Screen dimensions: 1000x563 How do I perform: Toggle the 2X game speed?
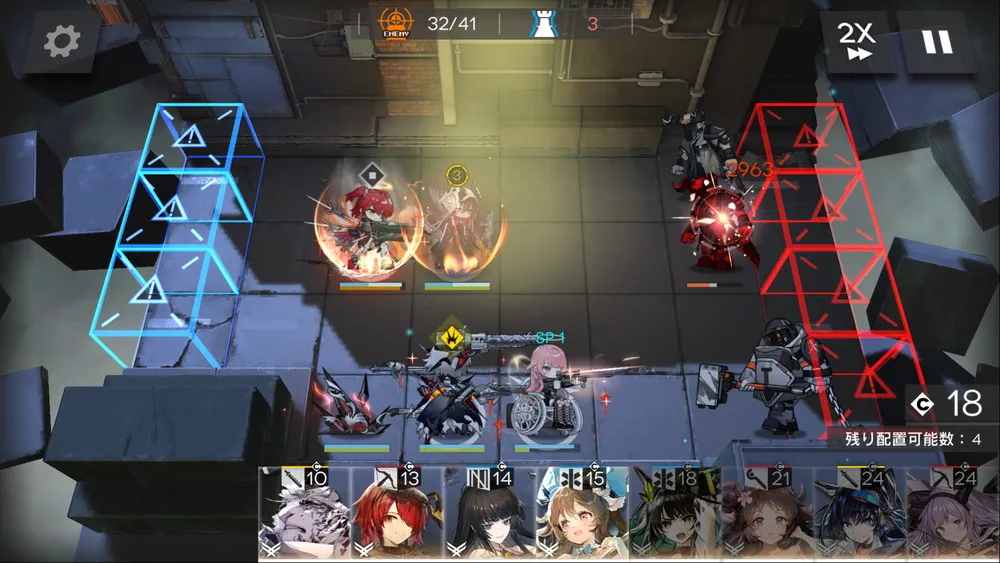coord(856,41)
